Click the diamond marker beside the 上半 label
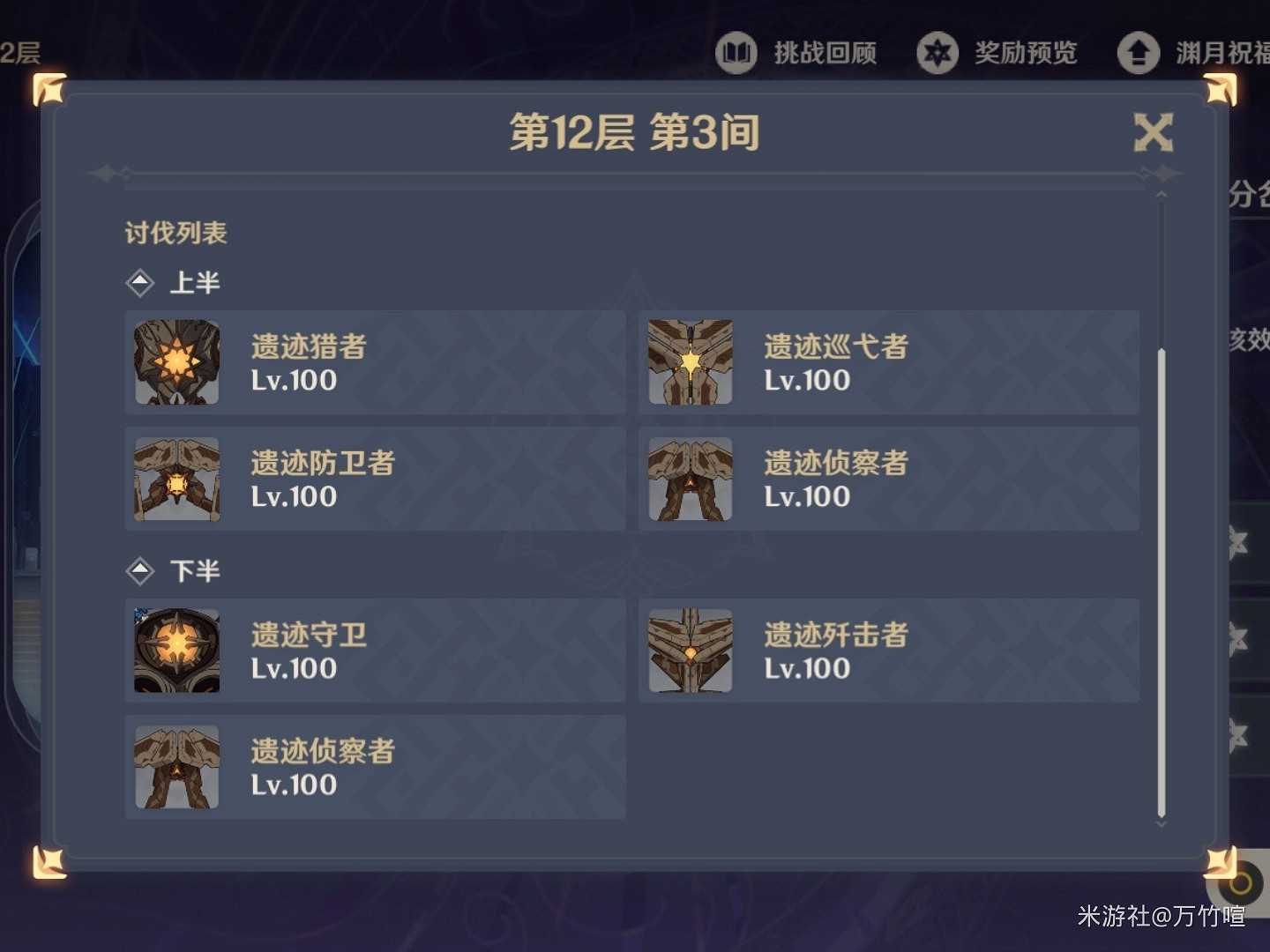This screenshot has width=1270, height=952. point(142,282)
